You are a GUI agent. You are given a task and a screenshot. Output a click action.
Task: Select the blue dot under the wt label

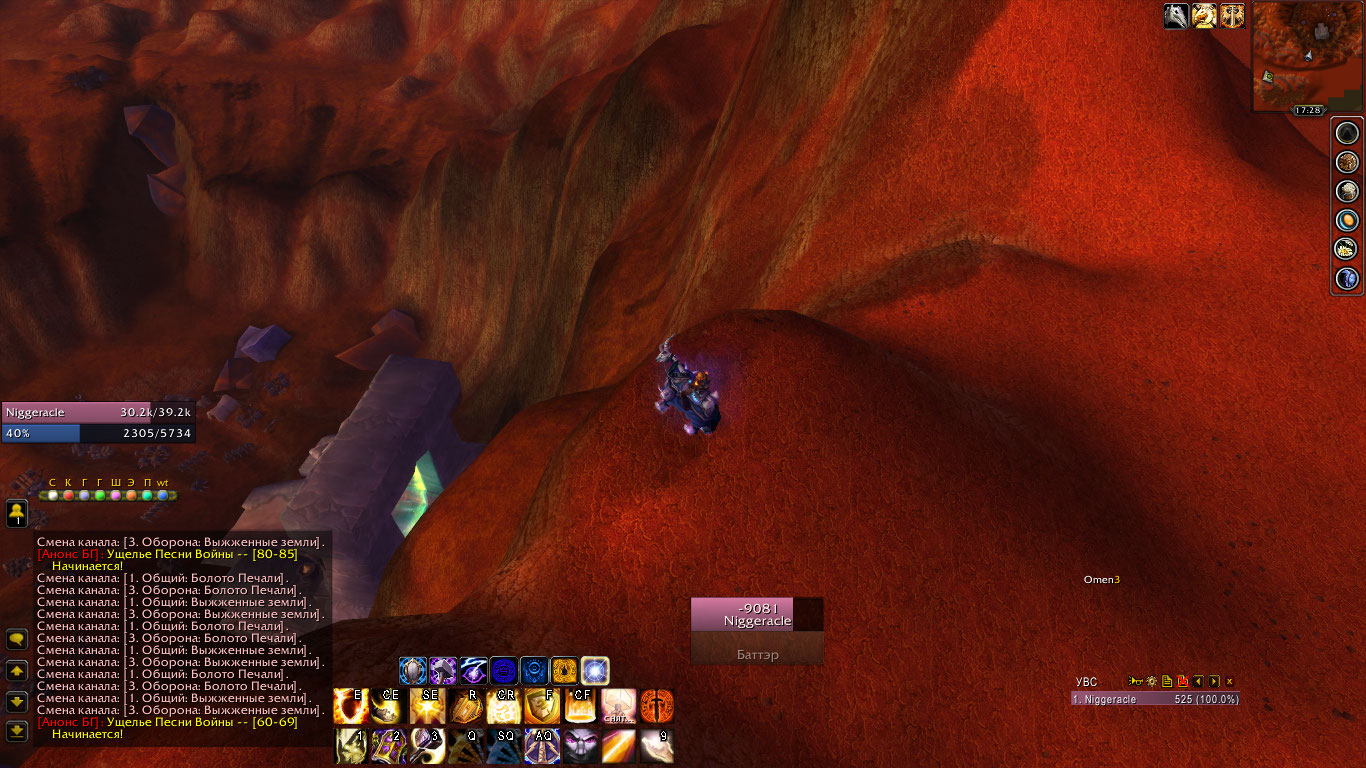click(162, 495)
